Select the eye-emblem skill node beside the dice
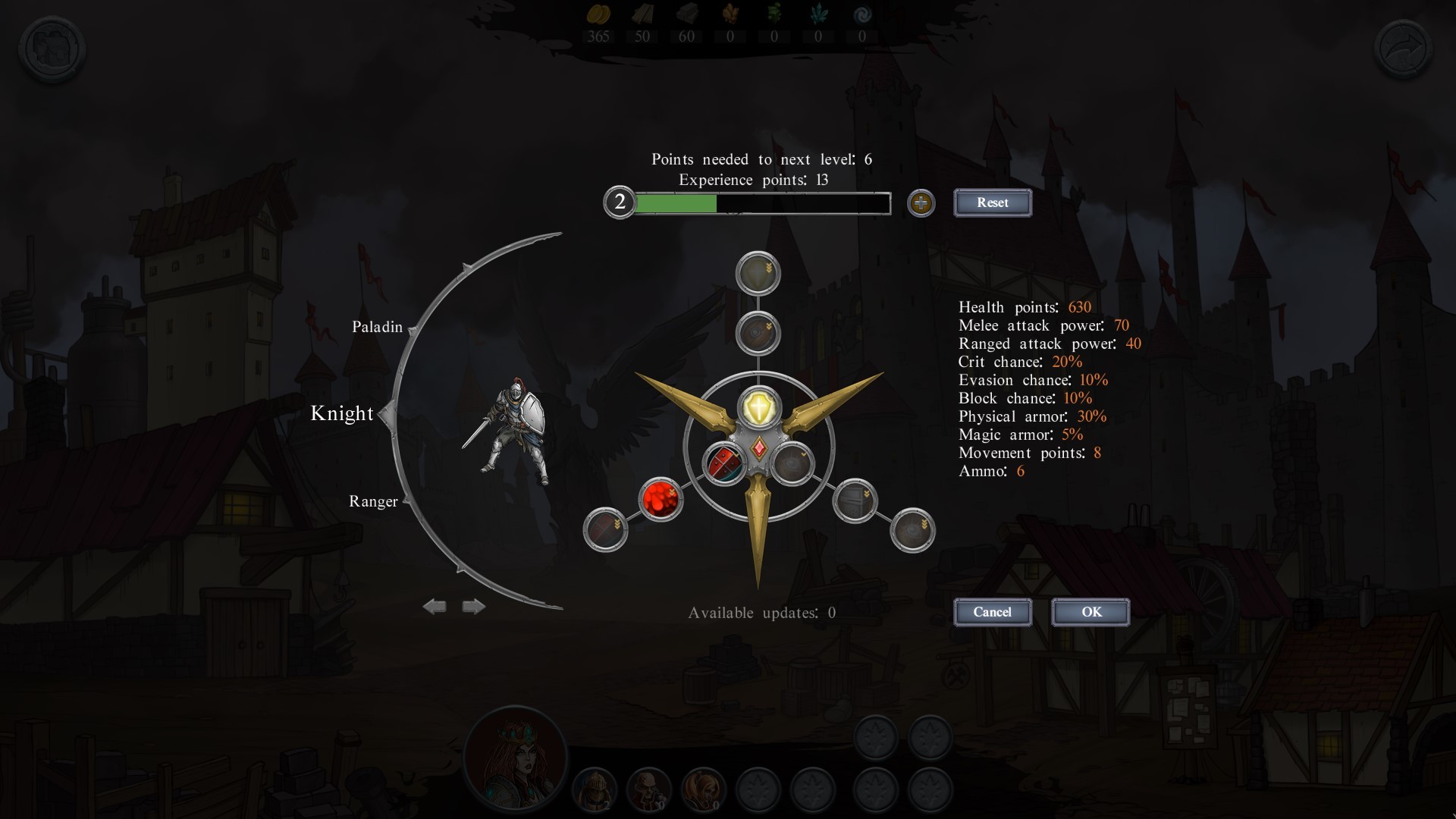 click(x=793, y=464)
